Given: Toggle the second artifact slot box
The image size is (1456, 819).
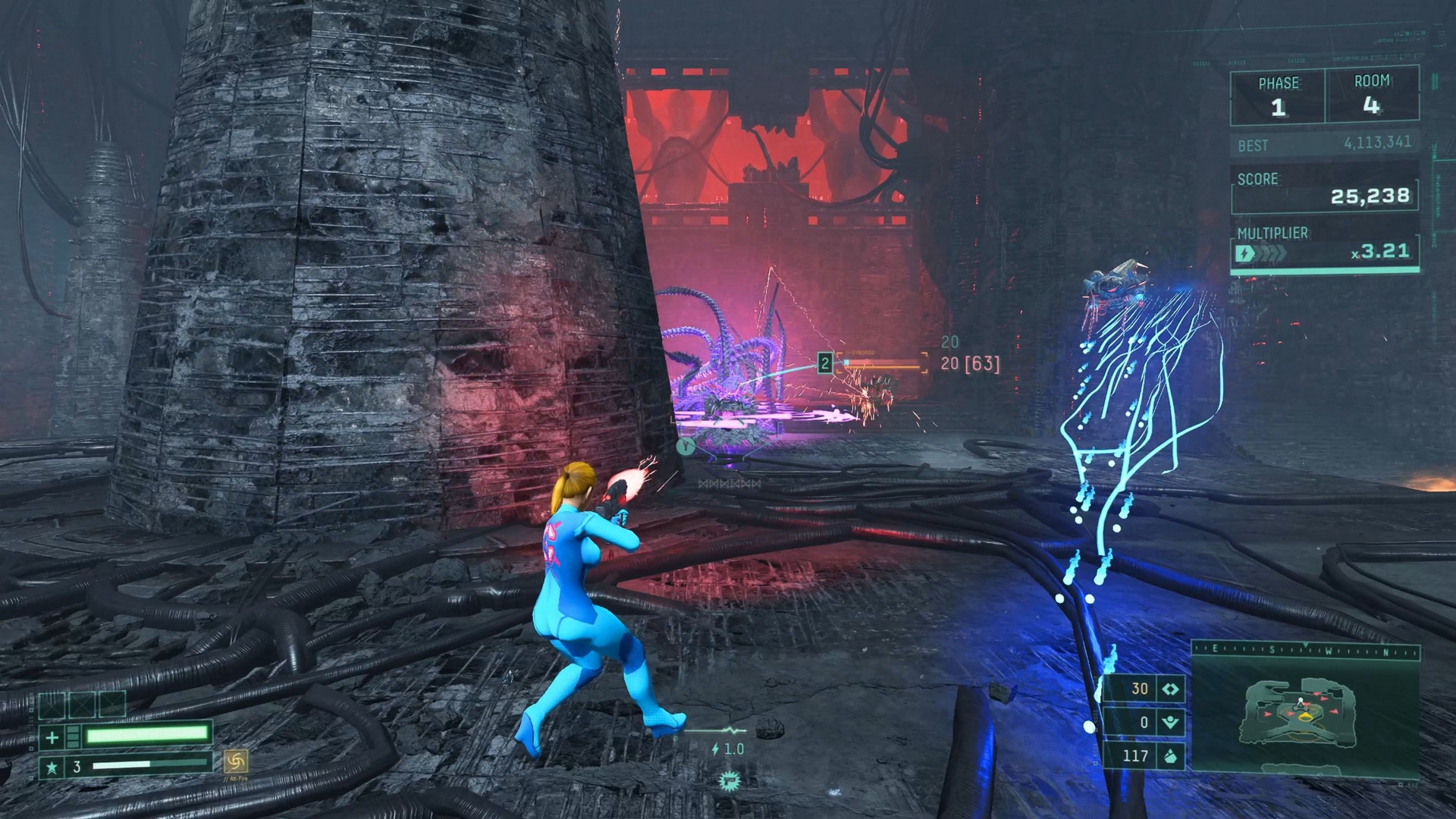Looking at the screenshot, I should 82,704.
